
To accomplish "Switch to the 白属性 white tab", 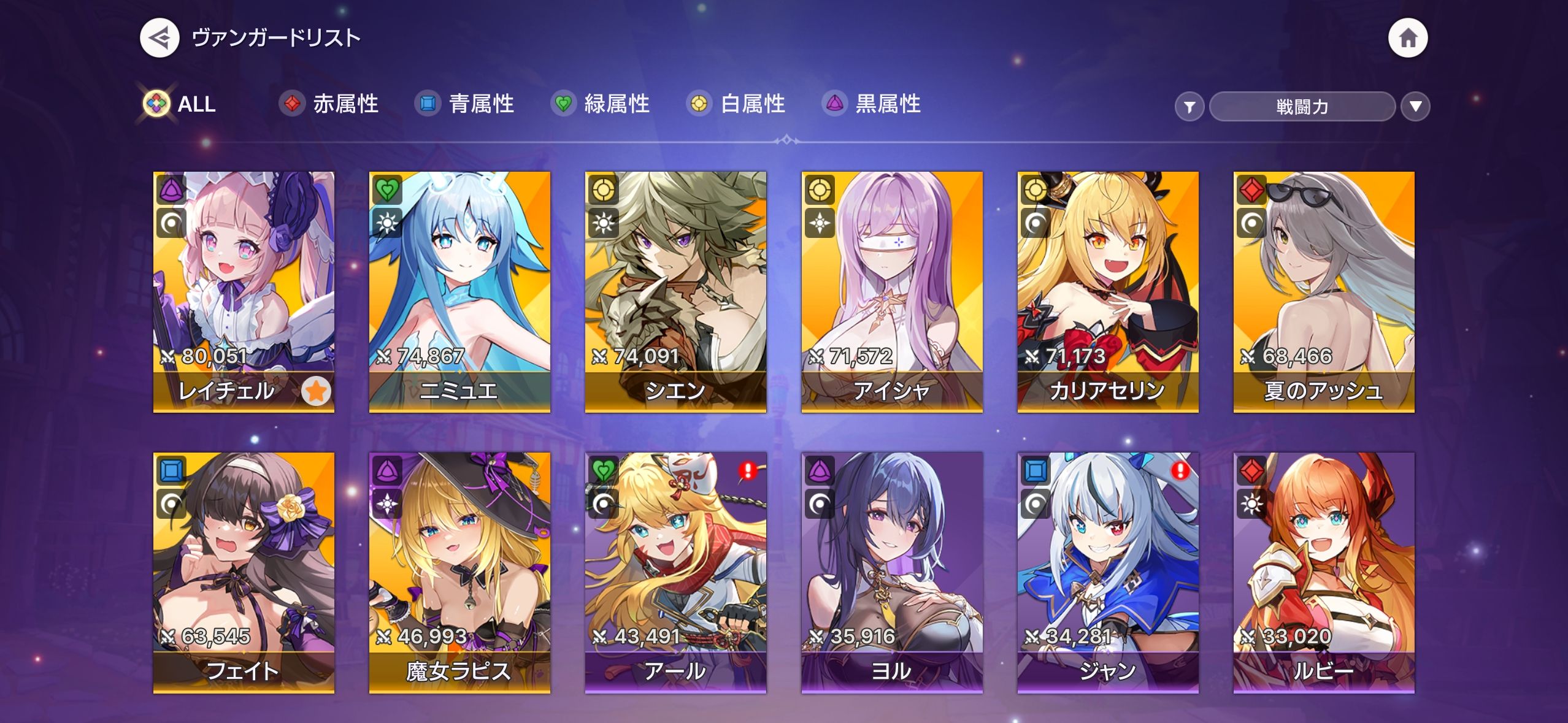I will pos(736,104).
